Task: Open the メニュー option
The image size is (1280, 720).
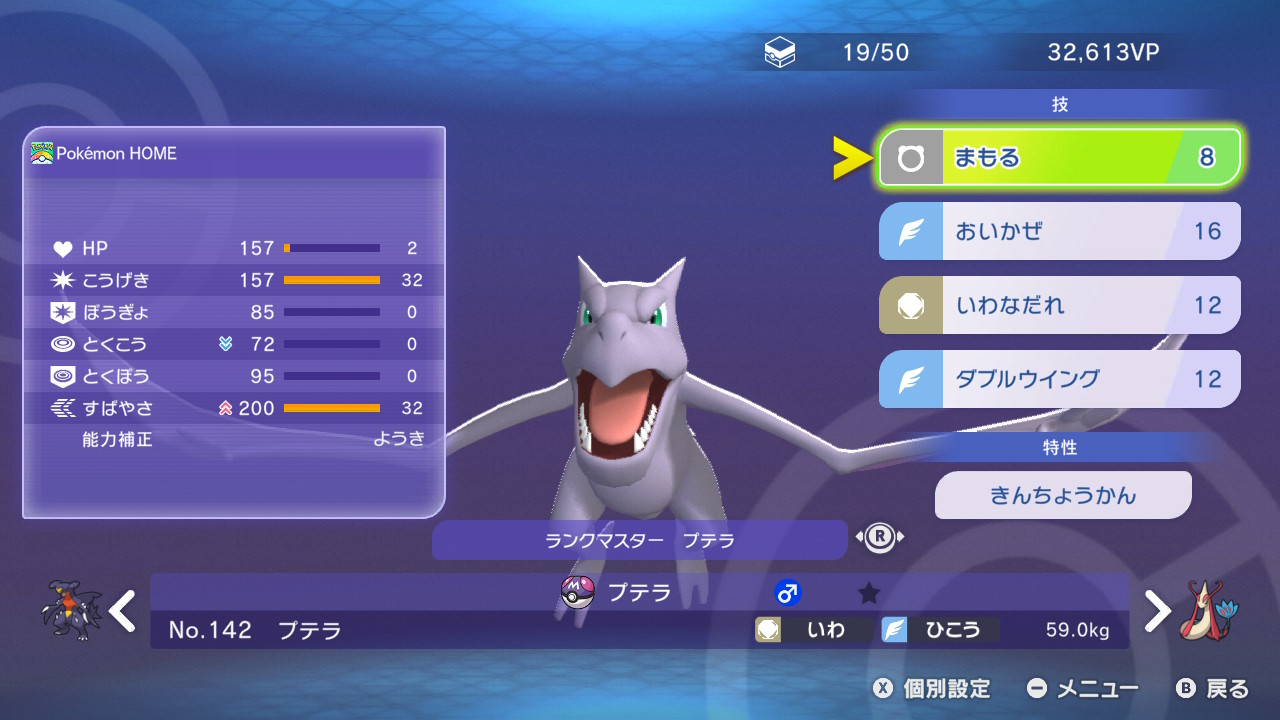Action: tap(1084, 688)
